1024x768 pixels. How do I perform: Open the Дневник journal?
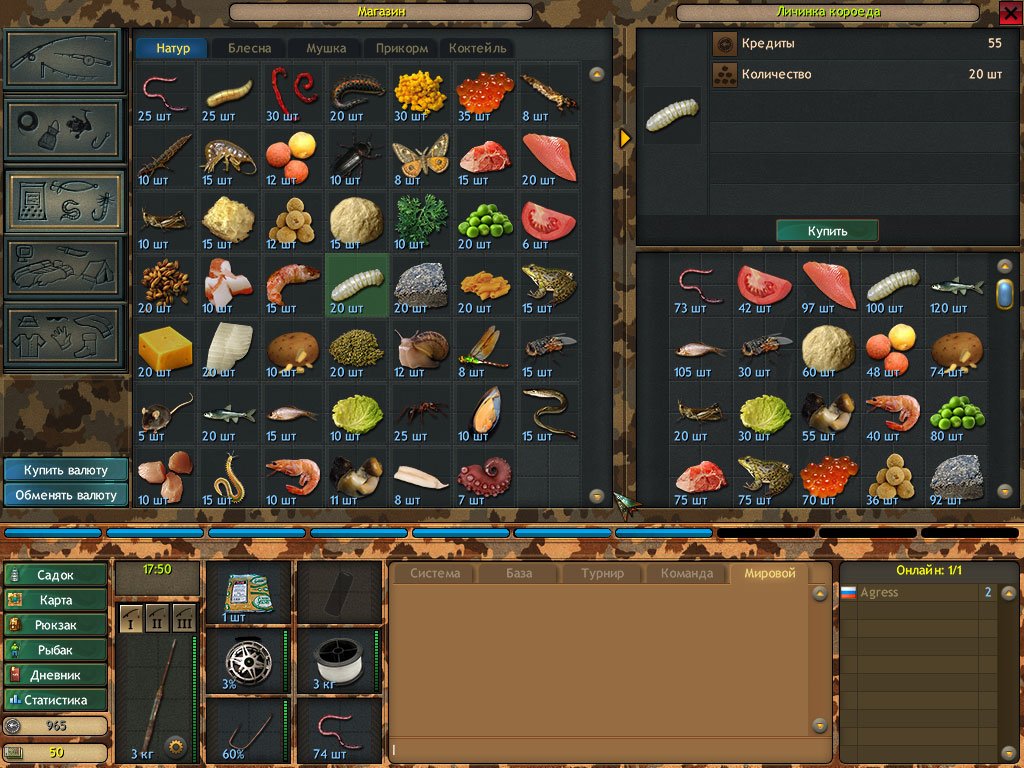pos(56,675)
